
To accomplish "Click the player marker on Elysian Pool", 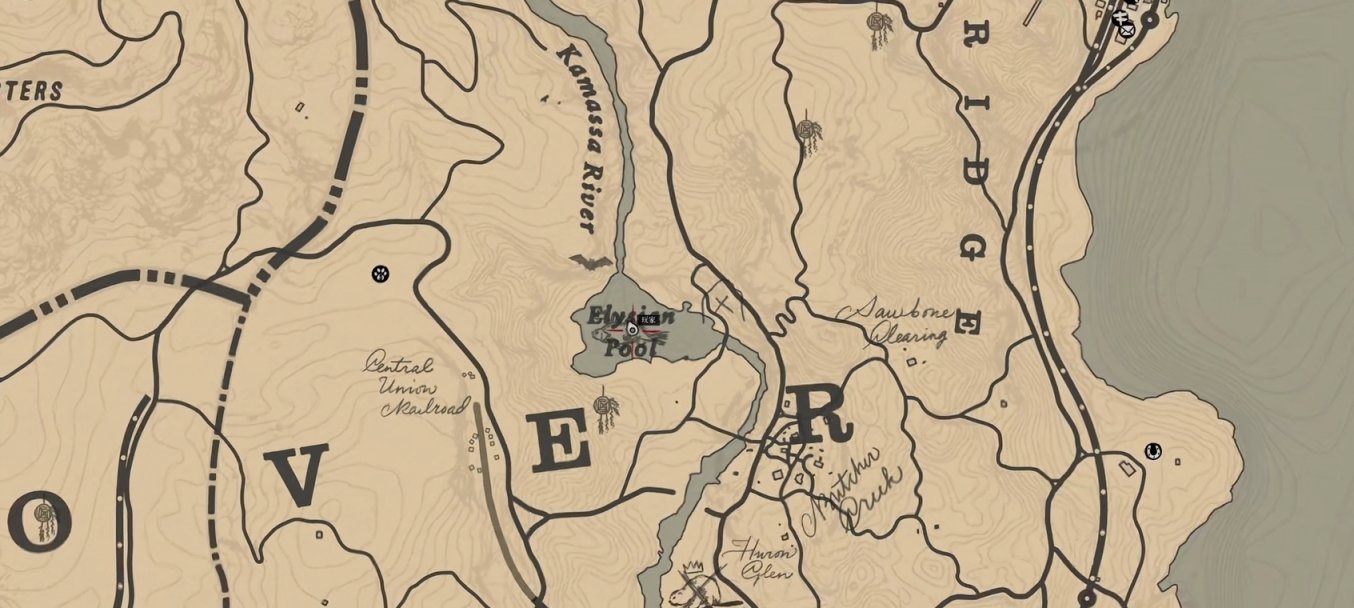I will click(x=632, y=328).
